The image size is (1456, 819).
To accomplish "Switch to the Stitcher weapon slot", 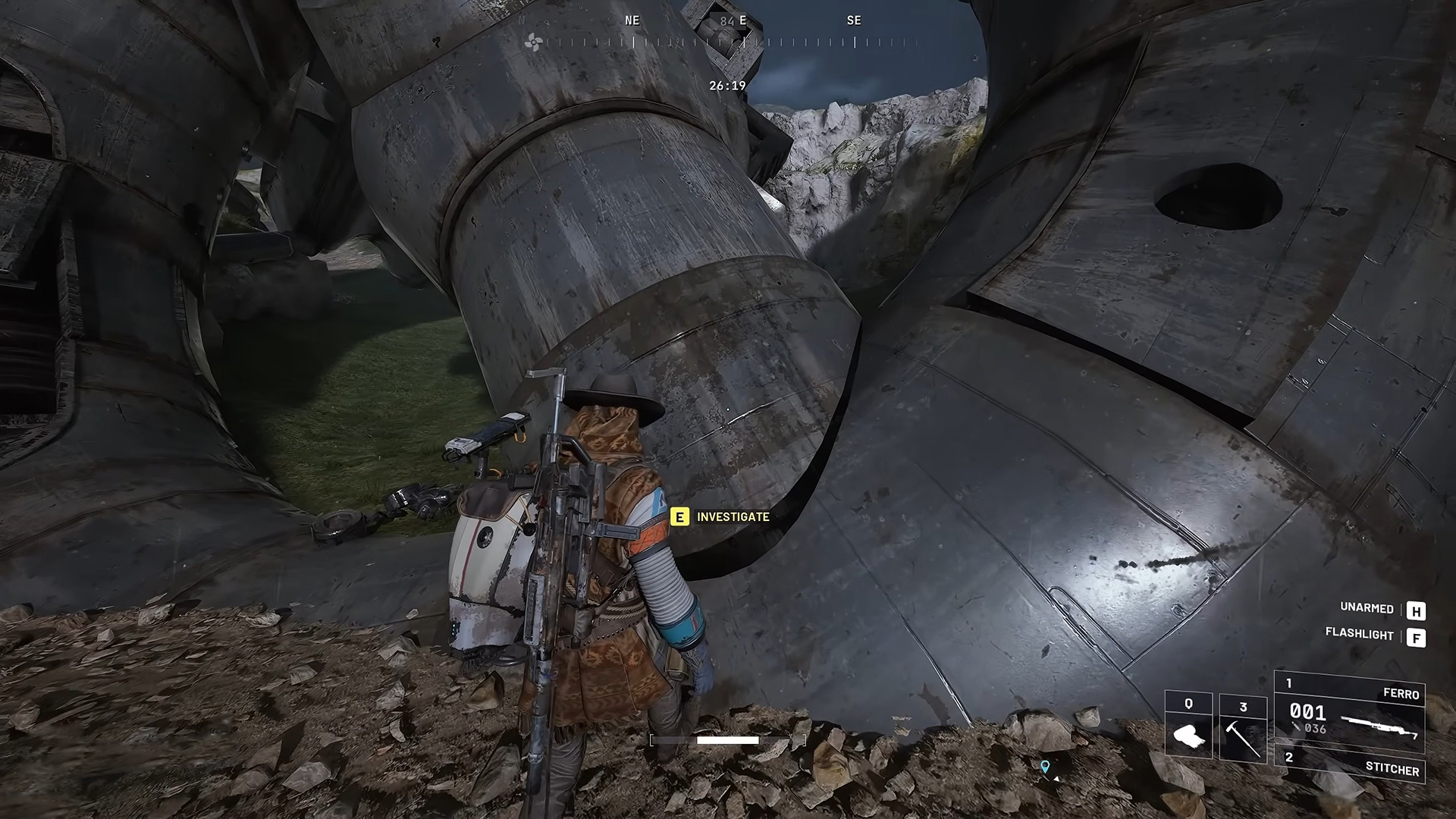I will (x=1350, y=764).
